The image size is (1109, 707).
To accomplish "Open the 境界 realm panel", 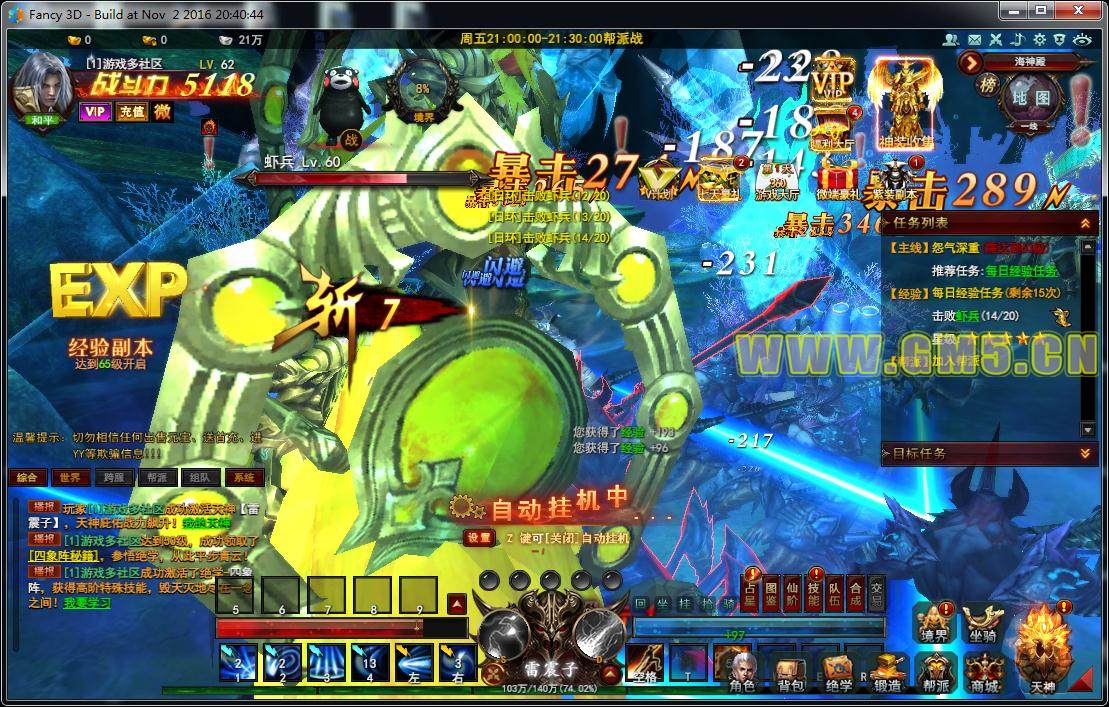I will tap(936, 621).
